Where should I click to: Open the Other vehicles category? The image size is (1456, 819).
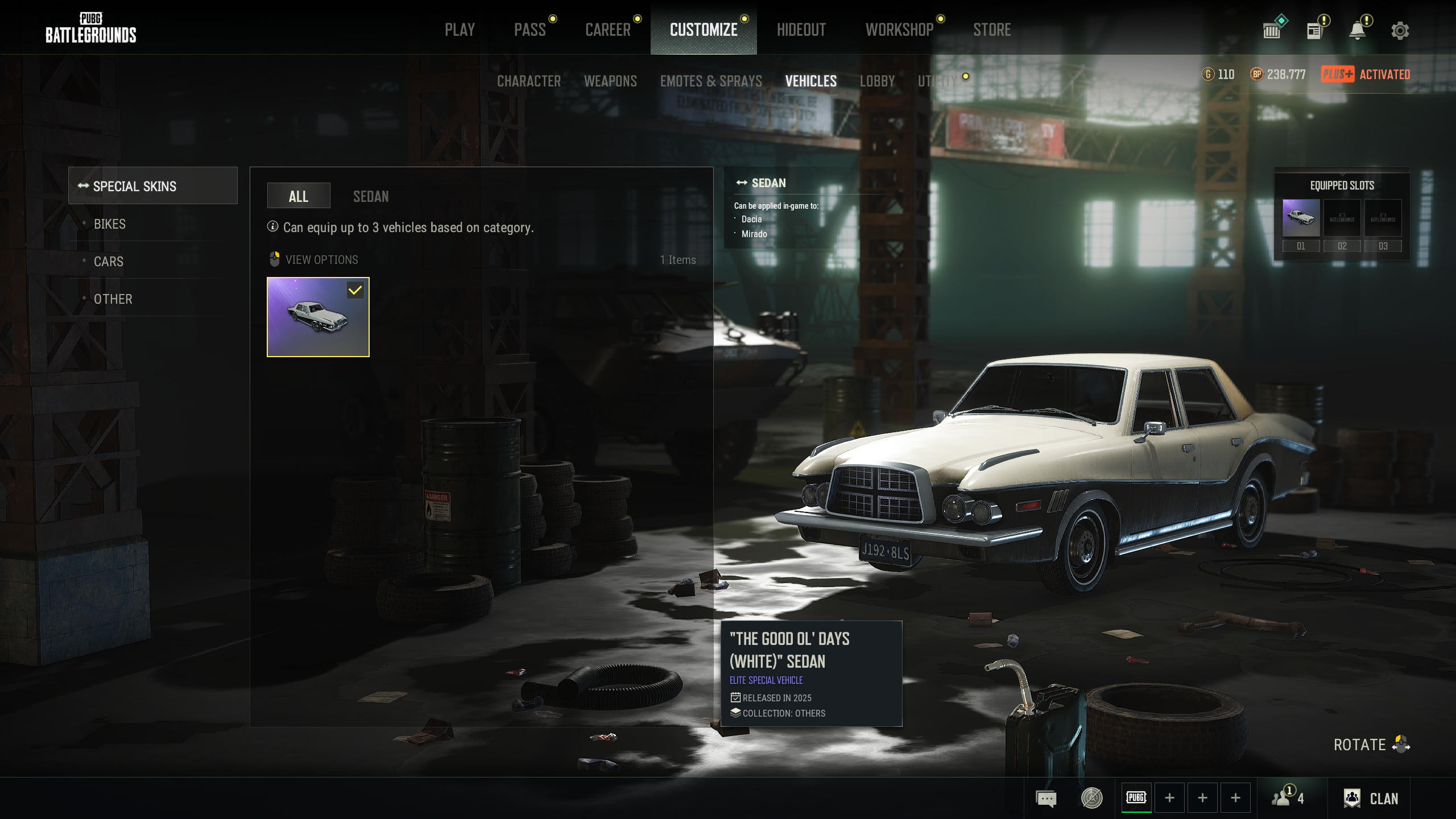click(x=113, y=299)
